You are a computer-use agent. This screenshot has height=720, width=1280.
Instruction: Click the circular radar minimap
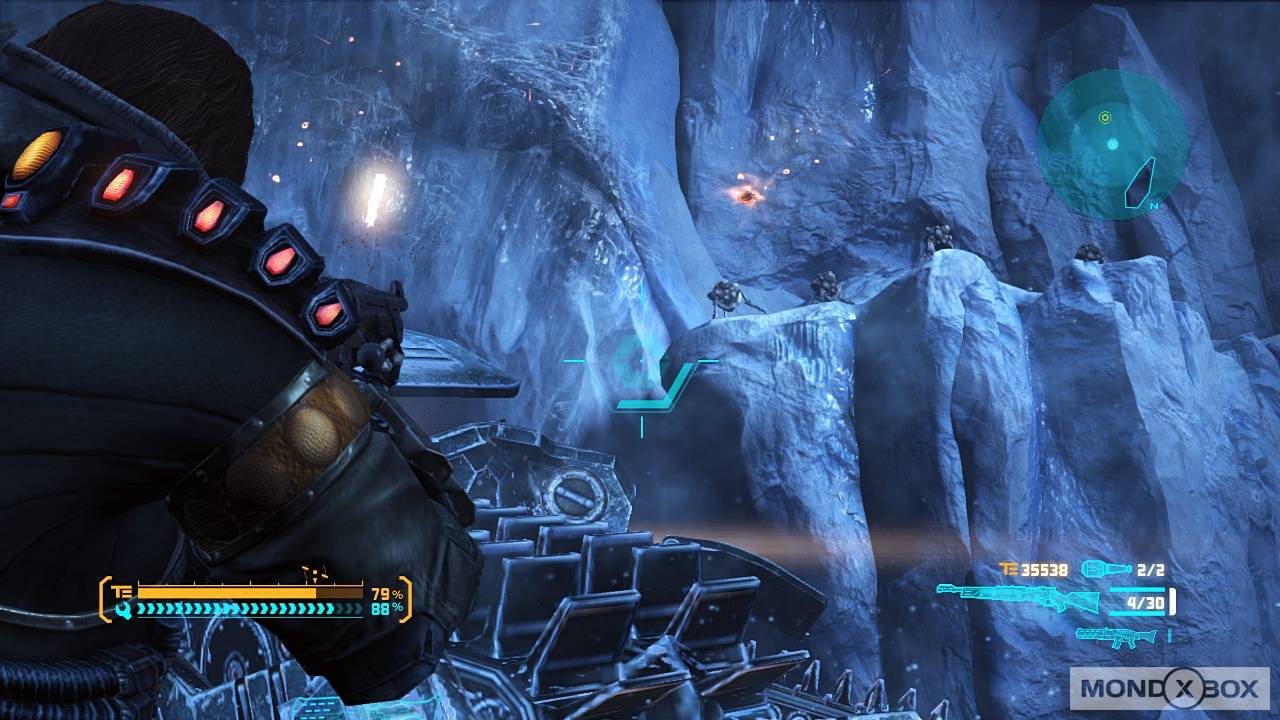coord(1111,146)
